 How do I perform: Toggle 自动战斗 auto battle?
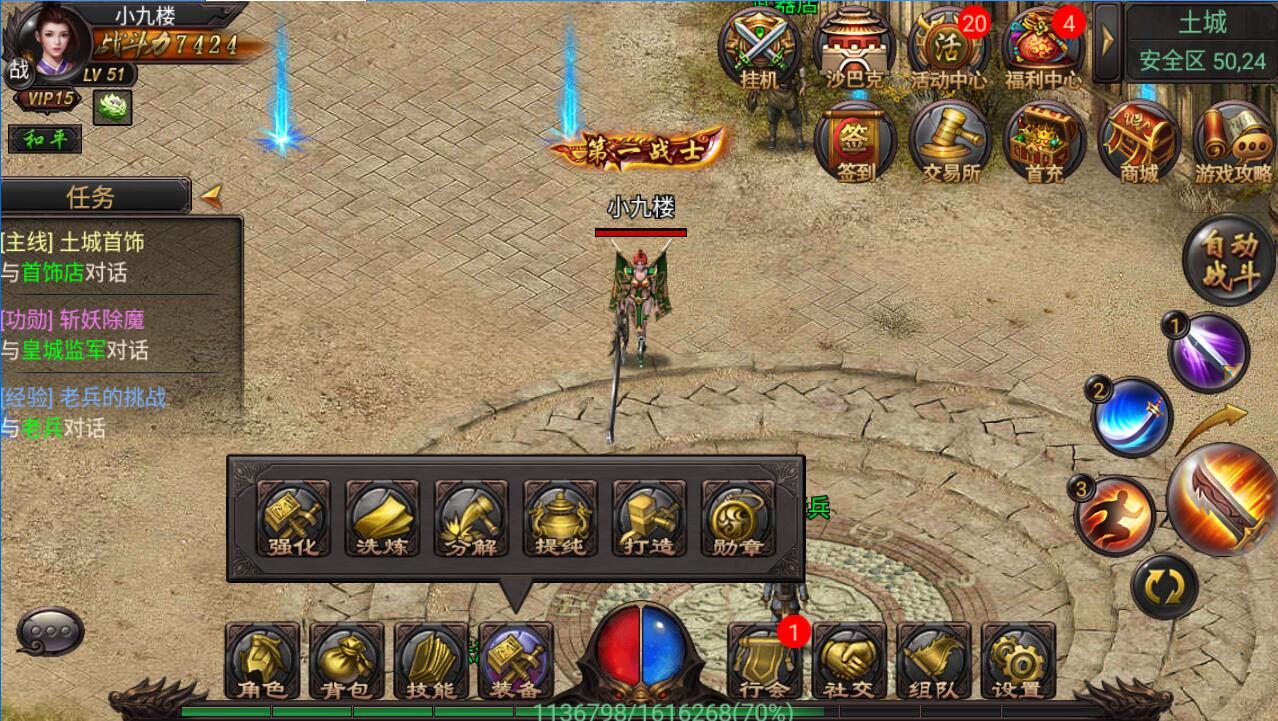pos(1228,260)
